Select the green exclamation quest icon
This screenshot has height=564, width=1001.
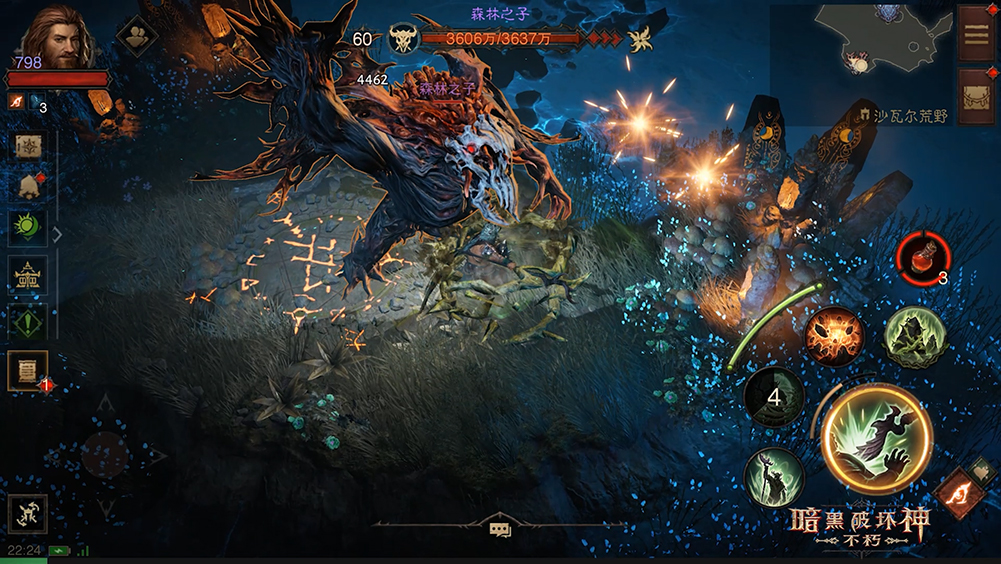27,322
